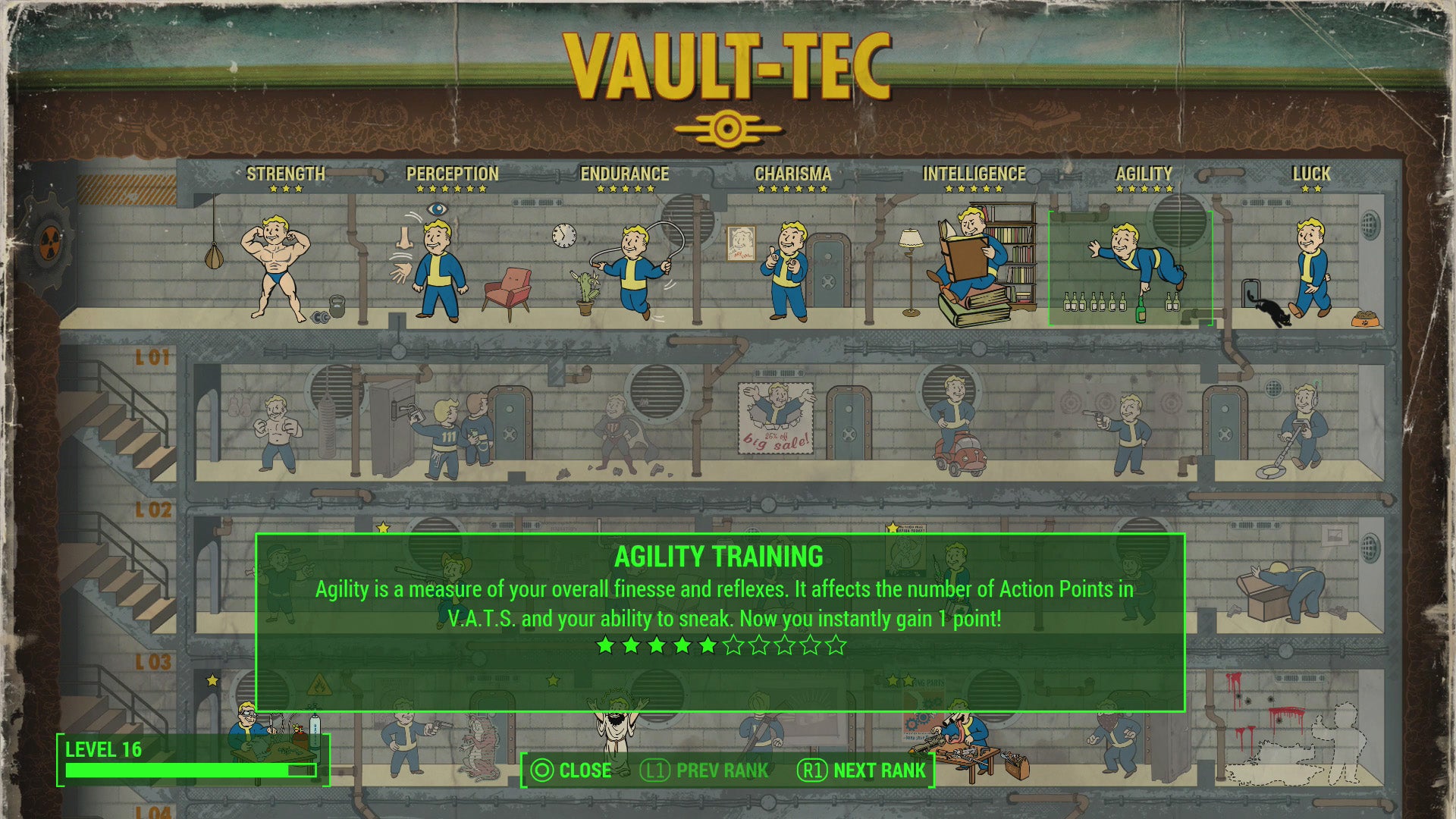Advance with the R1 Next Rank control
Viewport: 1456px width, 819px height.
click(864, 770)
